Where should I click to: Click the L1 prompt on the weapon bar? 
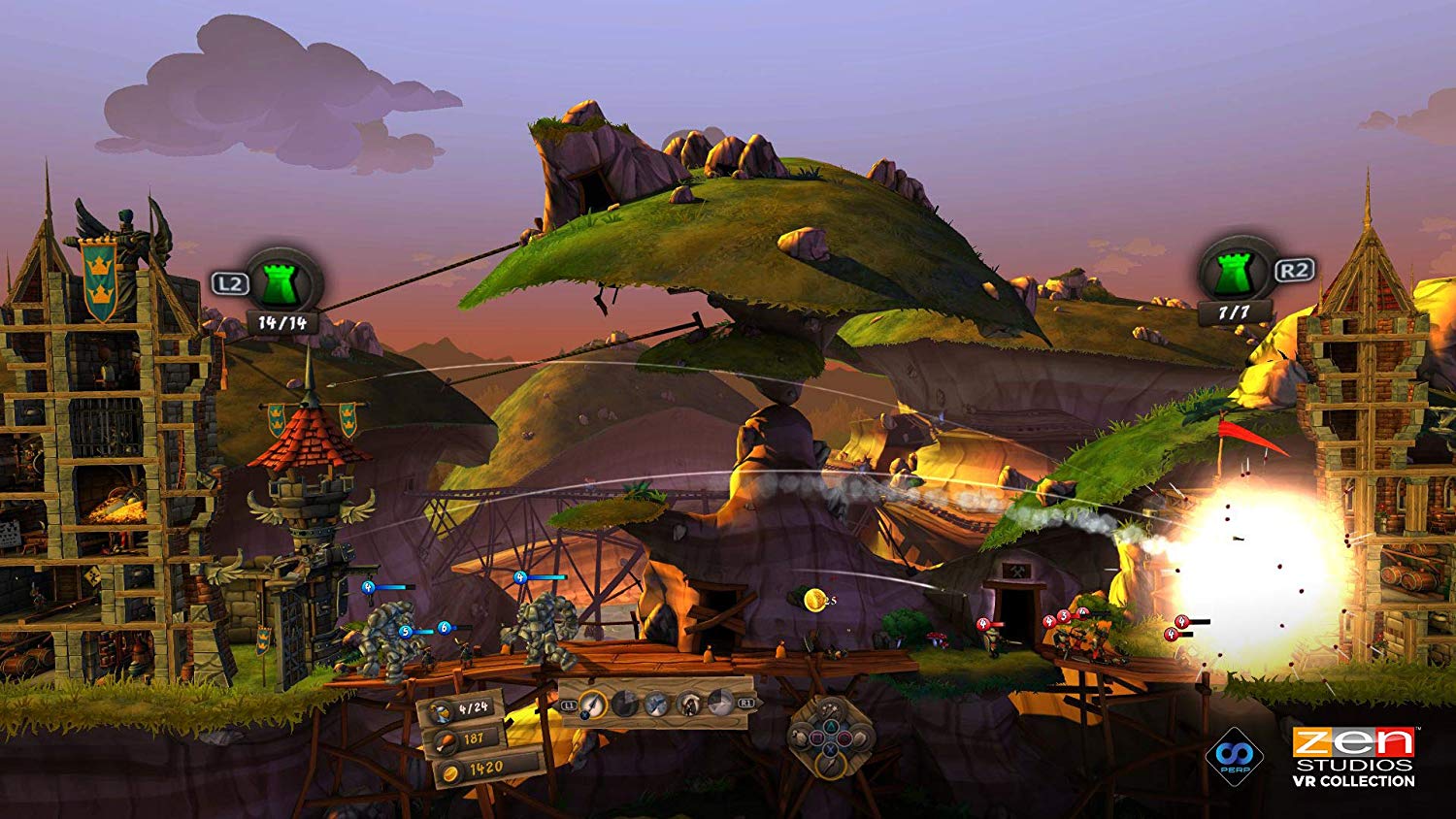(568, 704)
